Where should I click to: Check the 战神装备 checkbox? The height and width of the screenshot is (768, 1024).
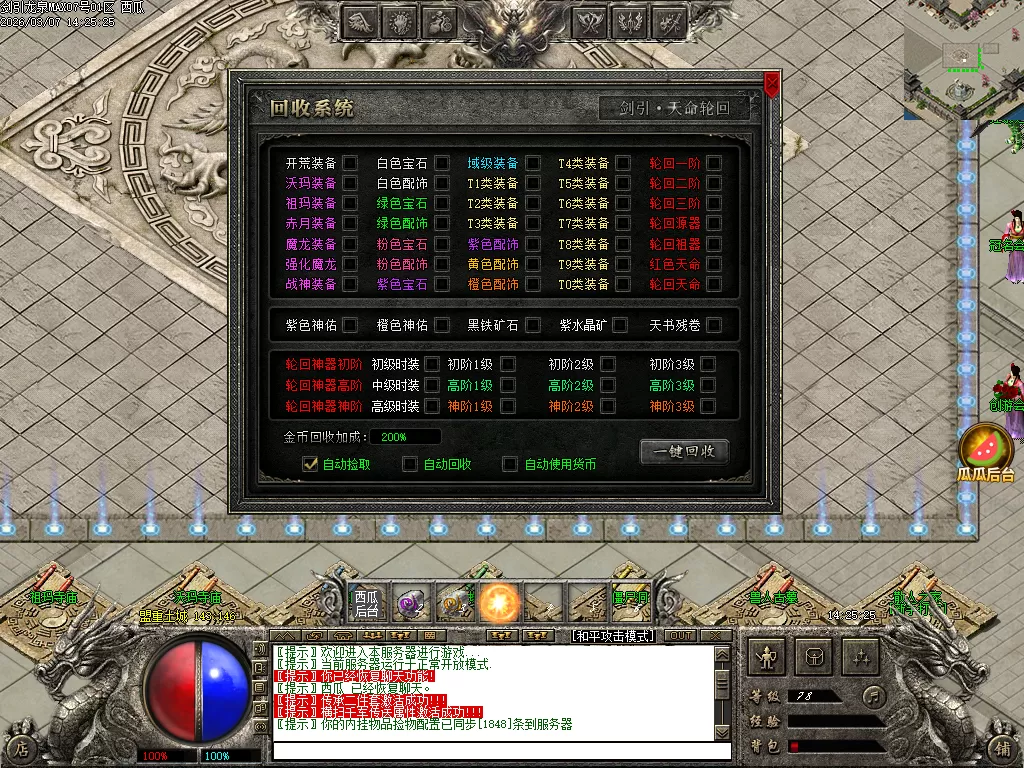click(x=350, y=284)
